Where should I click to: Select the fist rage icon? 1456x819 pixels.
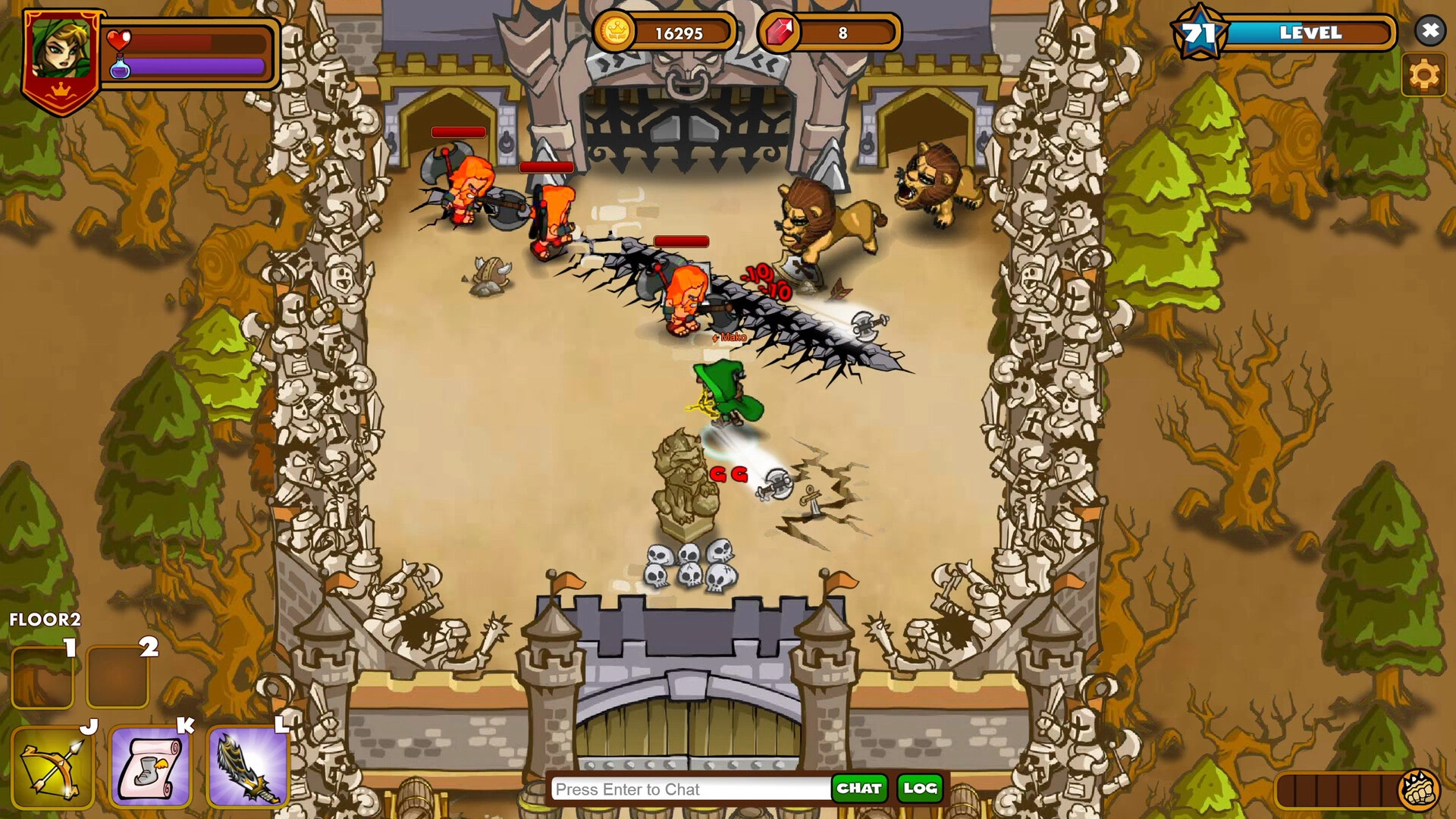click(x=1418, y=789)
